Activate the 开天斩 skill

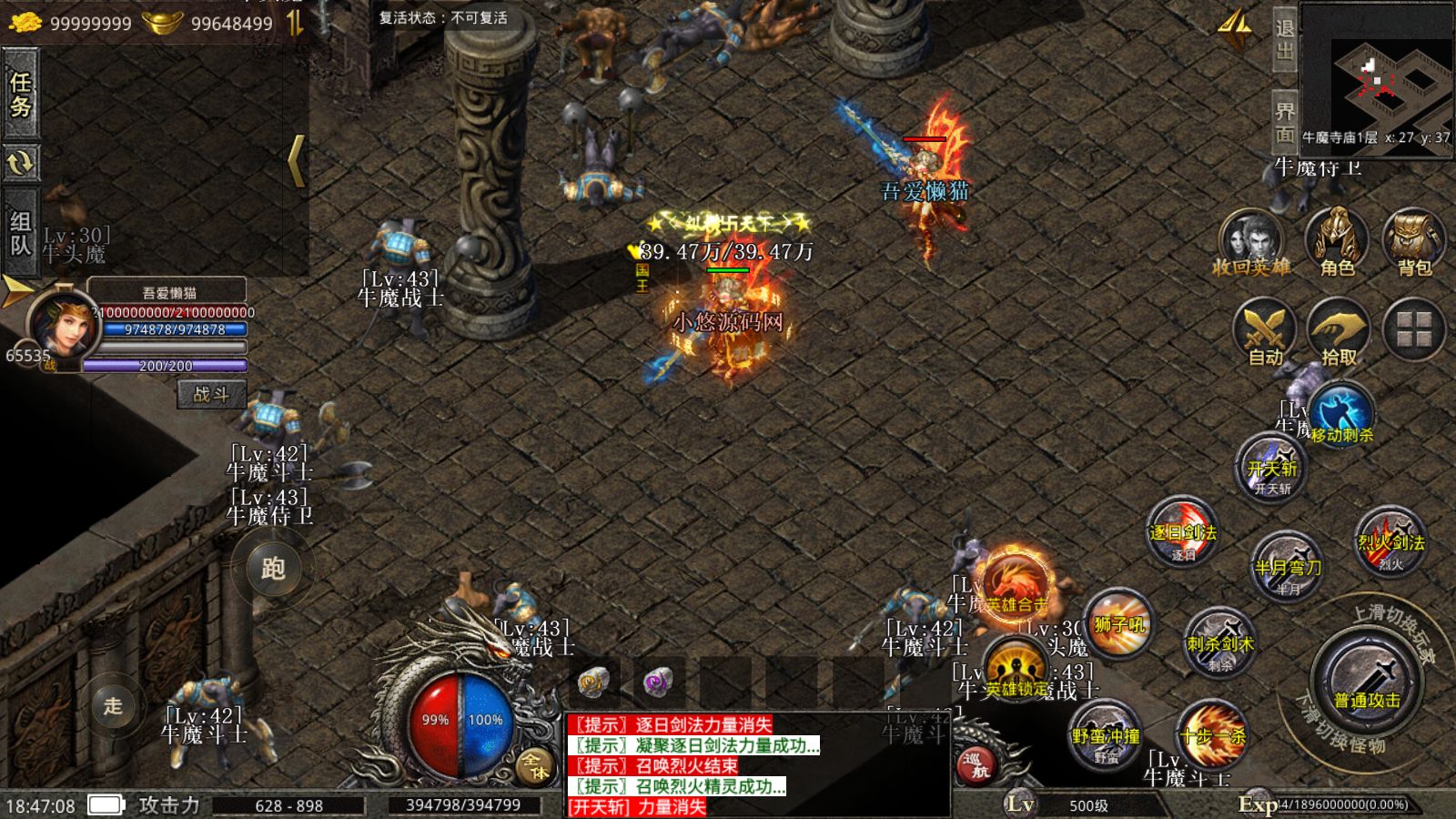[x=1271, y=469]
